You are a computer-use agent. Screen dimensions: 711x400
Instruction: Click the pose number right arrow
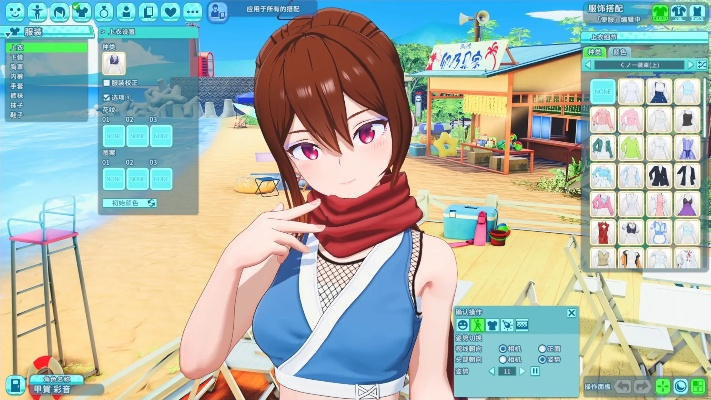[x=522, y=371]
